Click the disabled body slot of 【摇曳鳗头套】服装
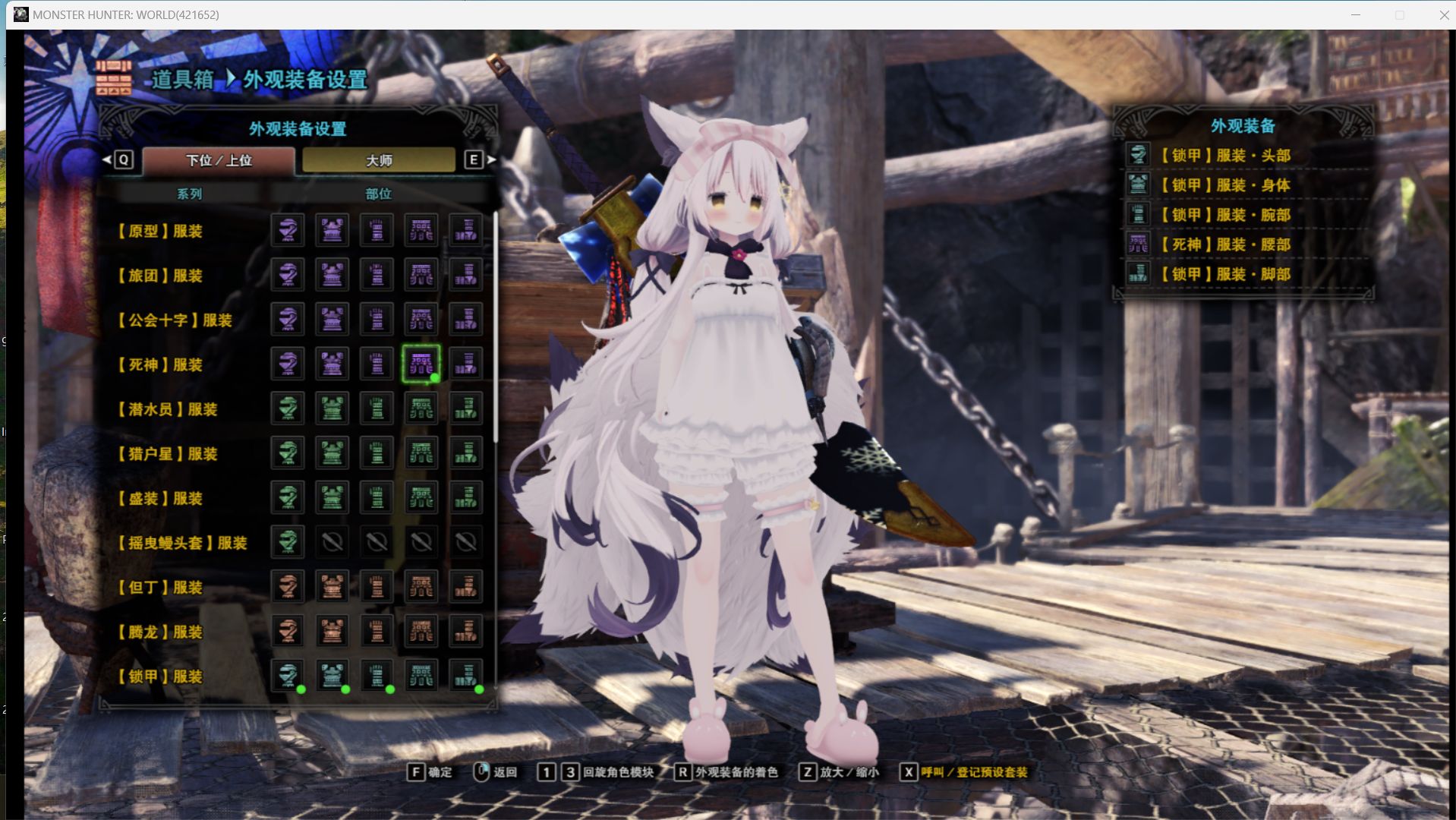This screenshot has width=1456, height=820. pyautogui.click(x=332, y=541)
